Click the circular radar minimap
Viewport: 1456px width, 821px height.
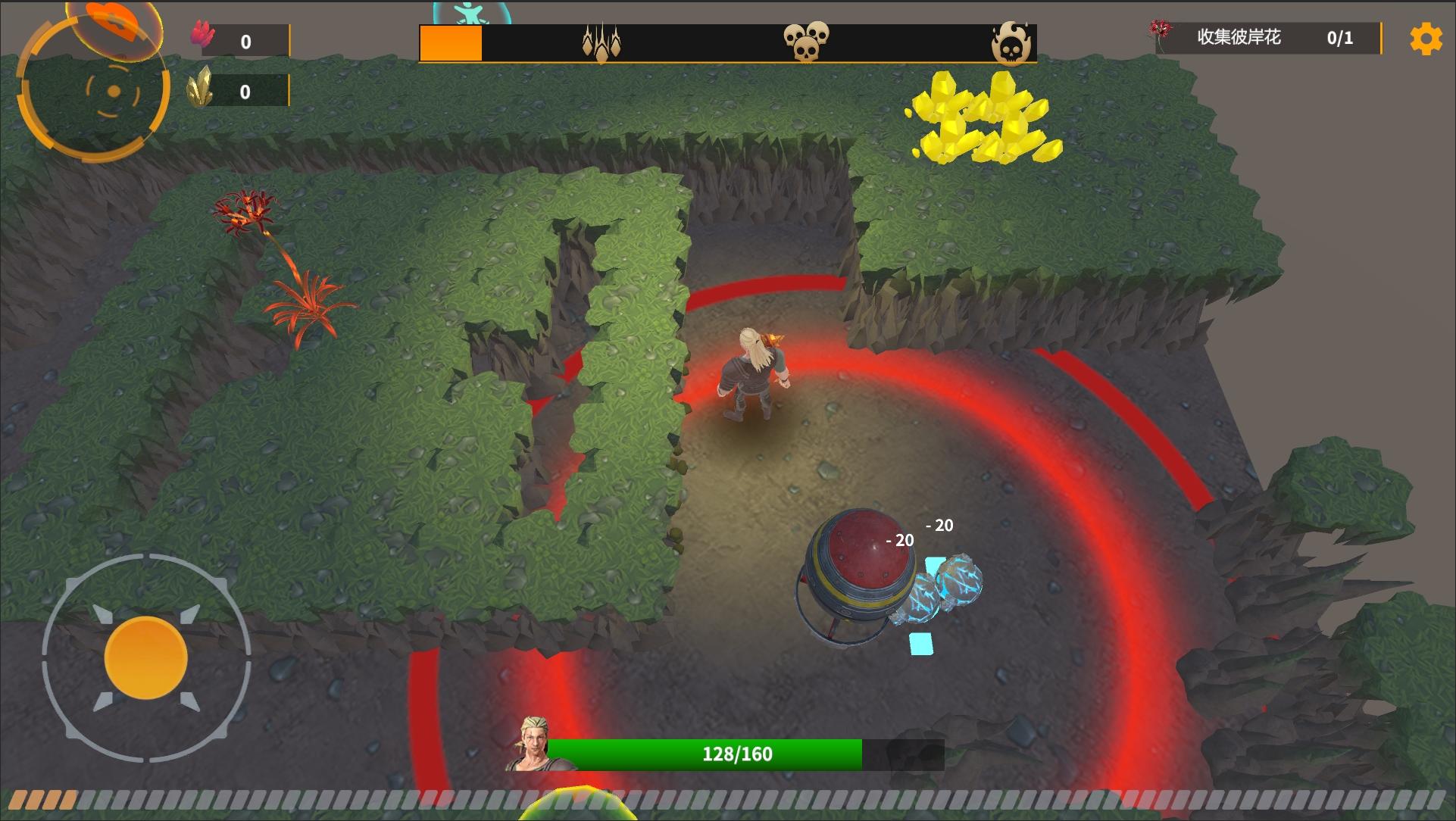pos(95,91)
